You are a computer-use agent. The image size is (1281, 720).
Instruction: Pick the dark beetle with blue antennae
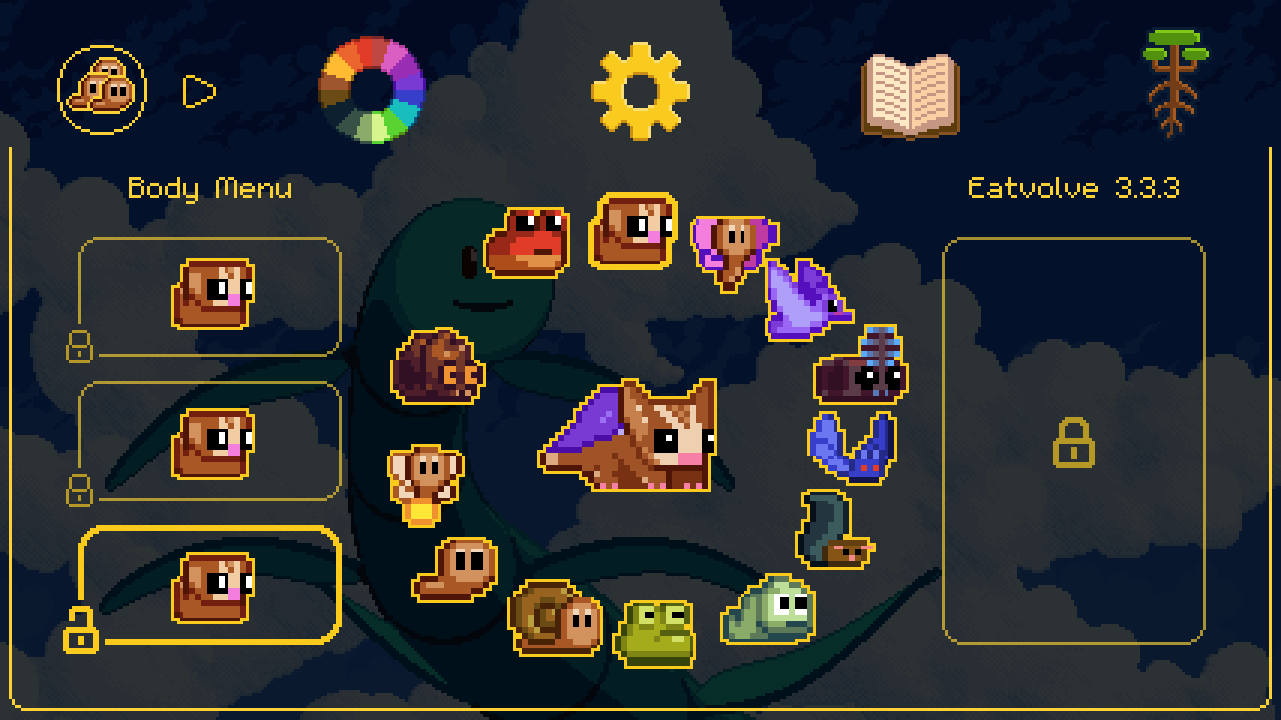coord(861,368)
